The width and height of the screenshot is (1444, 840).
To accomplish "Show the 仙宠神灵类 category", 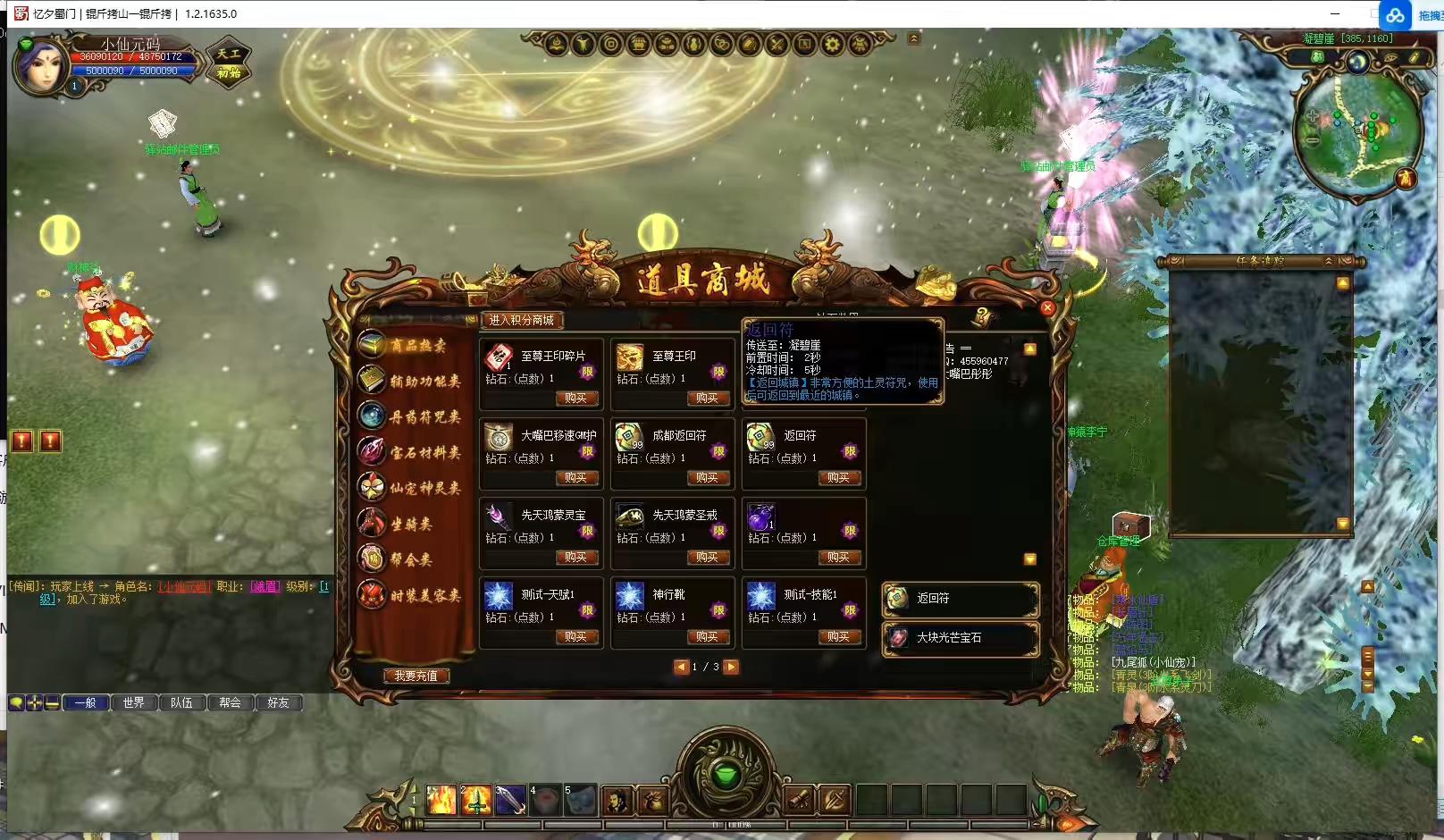I will pos(424,488).
